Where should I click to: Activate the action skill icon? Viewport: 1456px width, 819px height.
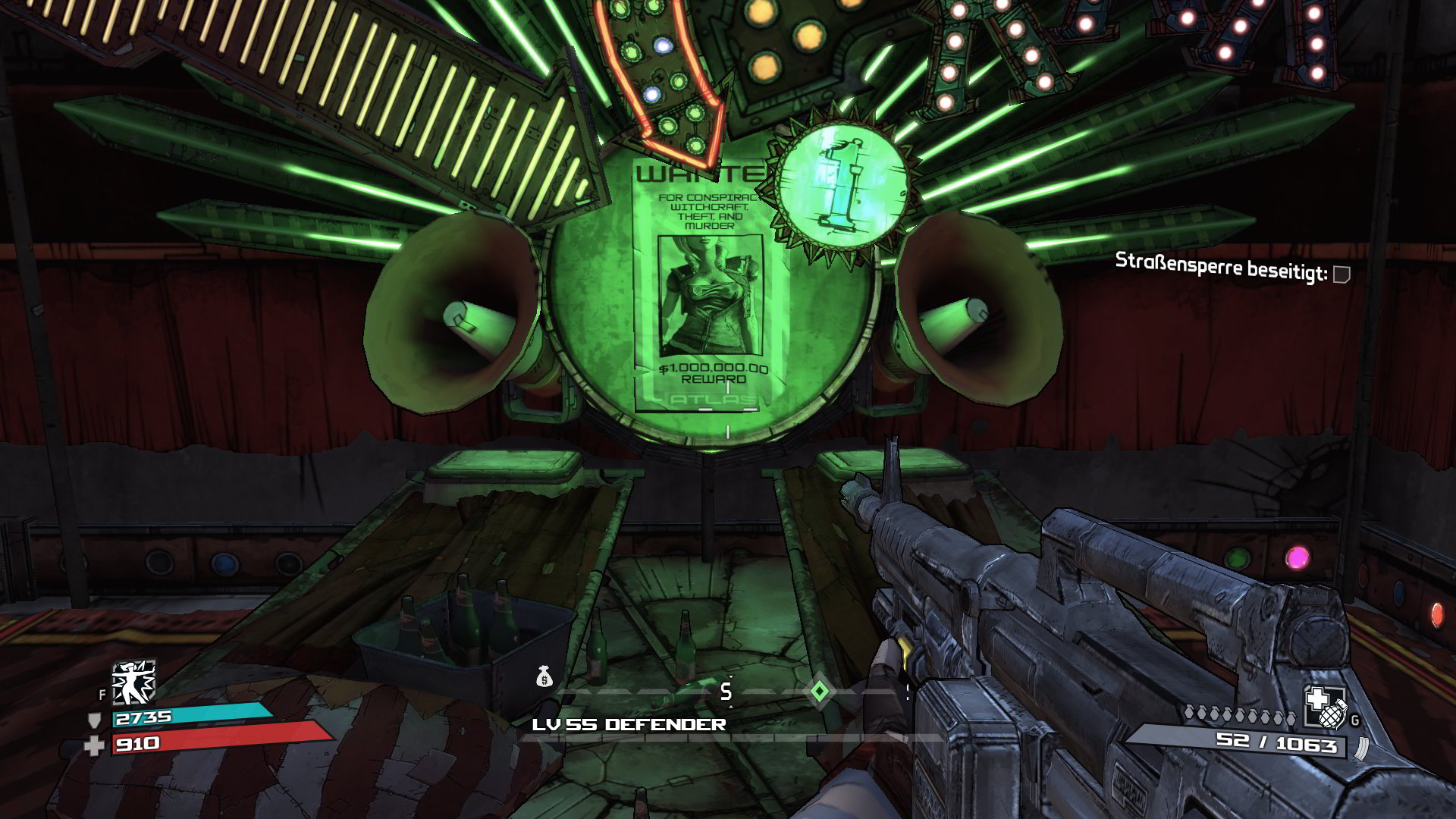click(x=133, y=681)
